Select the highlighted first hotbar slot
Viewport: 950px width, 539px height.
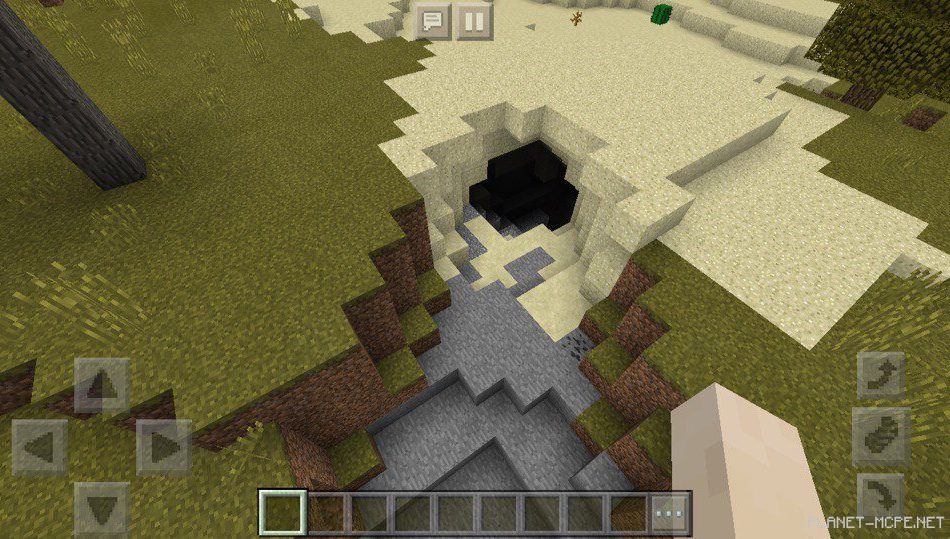point(280,513)
